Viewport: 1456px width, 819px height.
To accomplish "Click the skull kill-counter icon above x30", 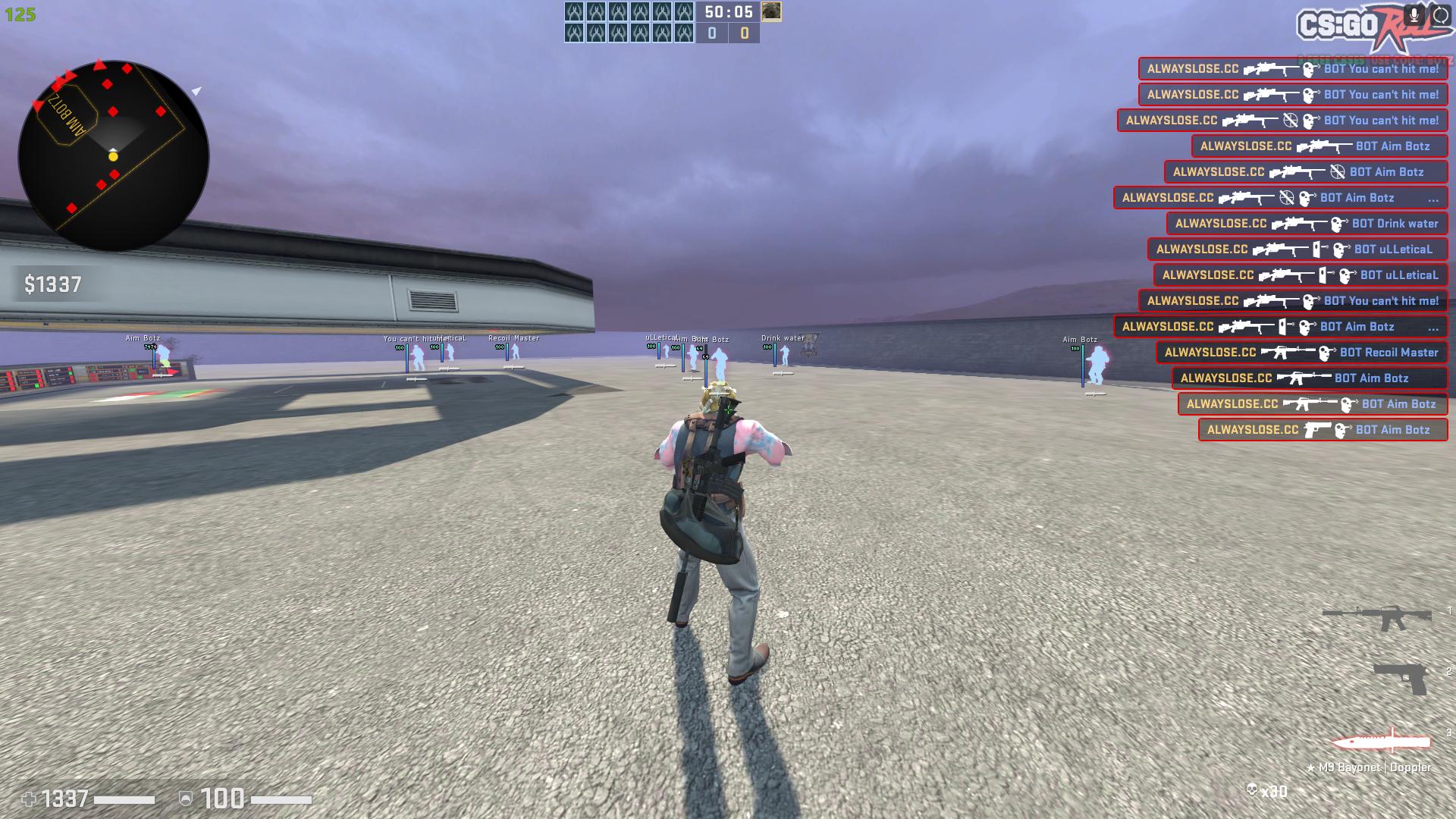I will 1252,788.
